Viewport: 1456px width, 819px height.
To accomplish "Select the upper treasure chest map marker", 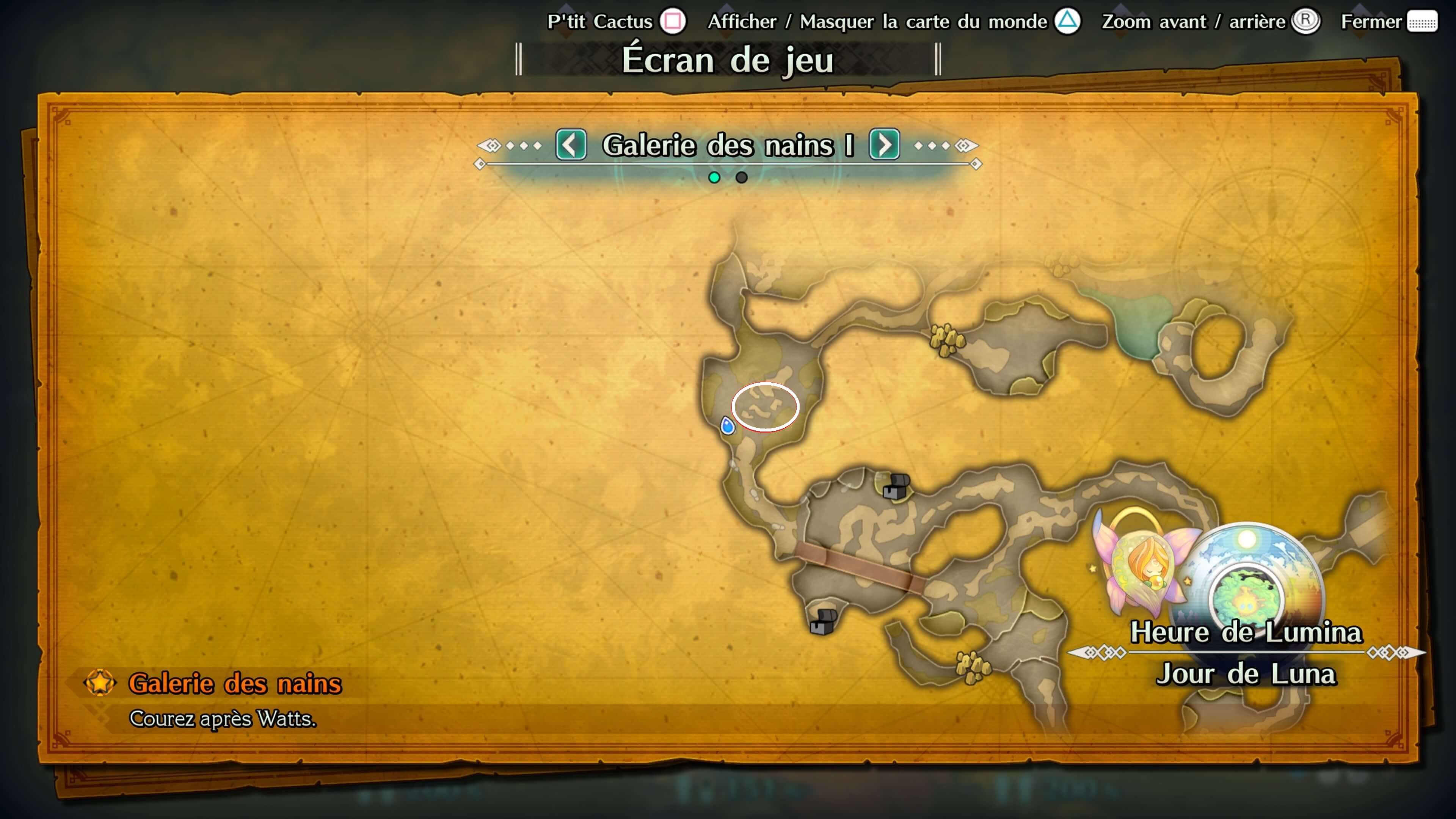I will [x=896, y=486].
